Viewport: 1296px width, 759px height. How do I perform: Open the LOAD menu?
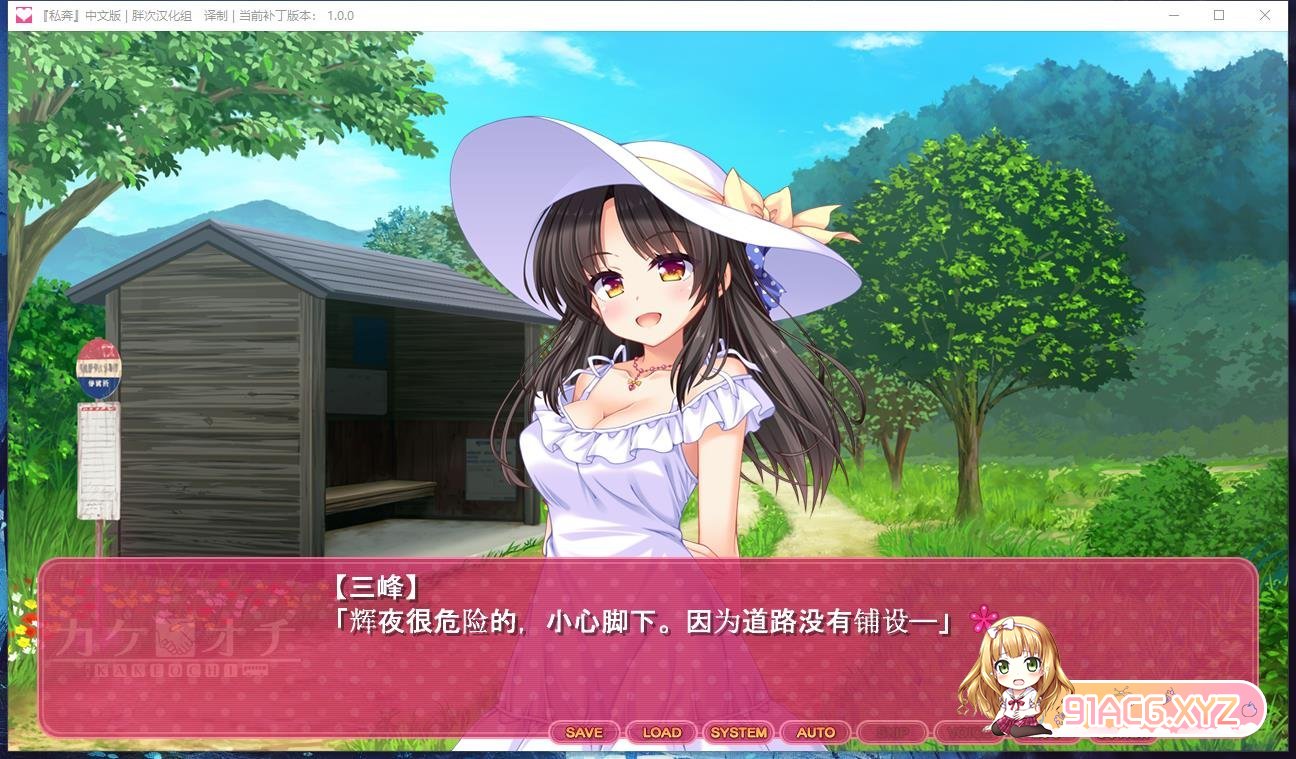click(661, 733)
